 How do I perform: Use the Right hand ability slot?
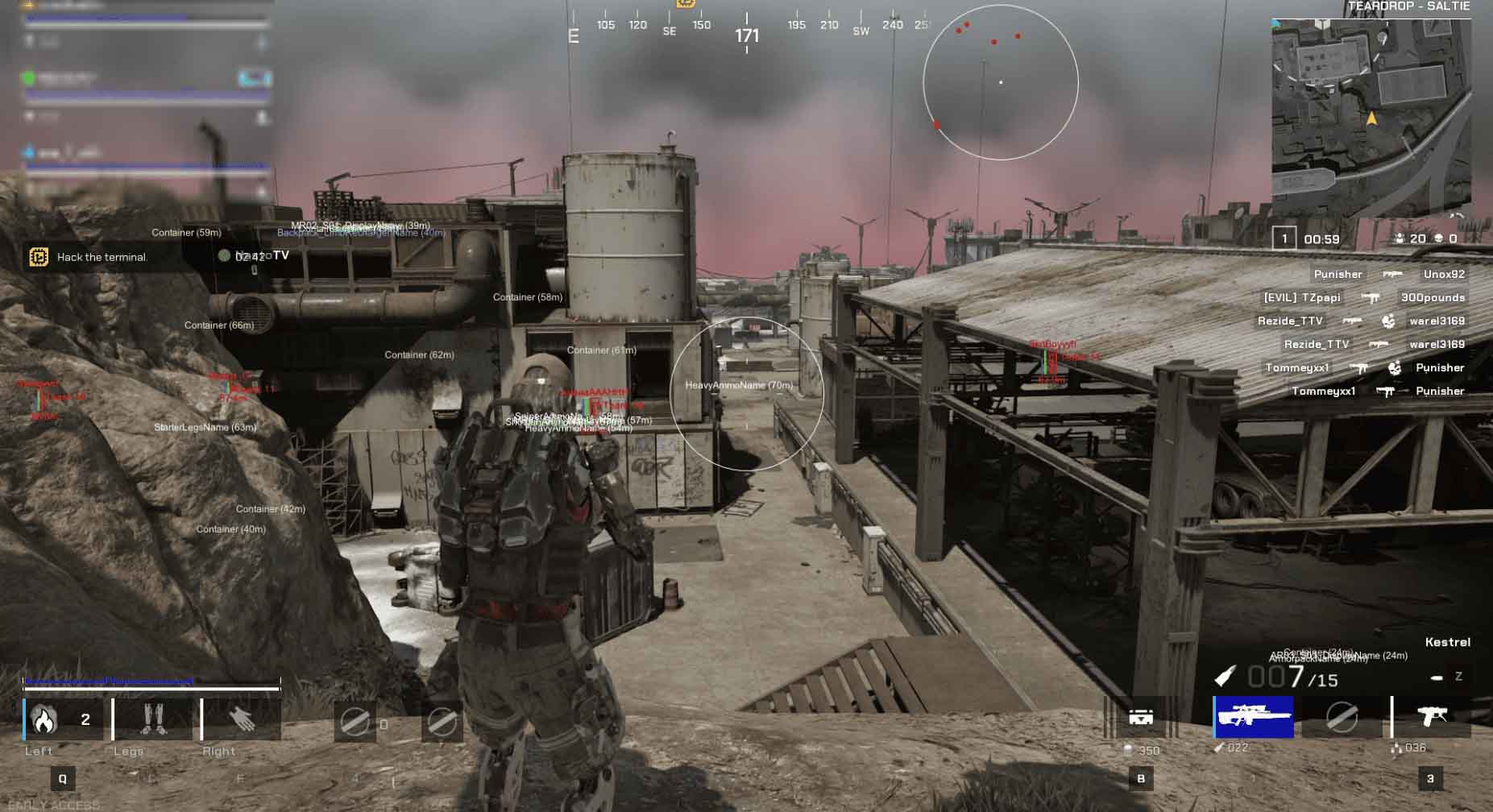tap(241, 719)
